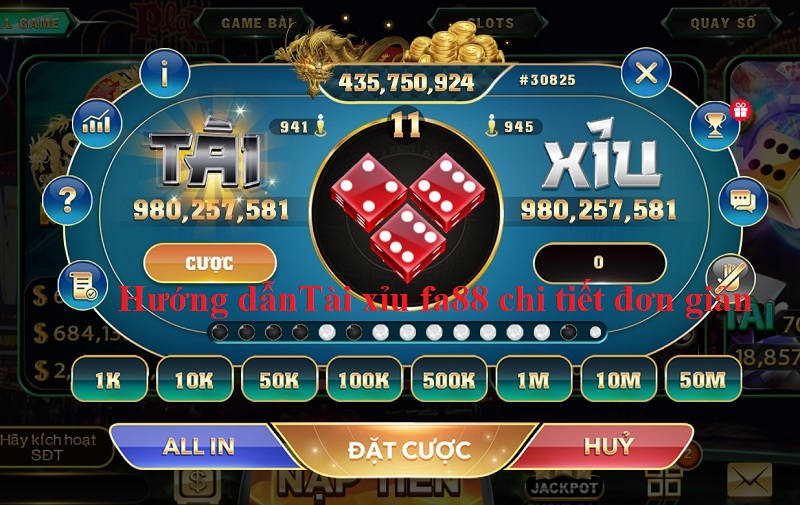View the history scroll icon
Screen dimensions: 800x505
[x=83, y=284]
